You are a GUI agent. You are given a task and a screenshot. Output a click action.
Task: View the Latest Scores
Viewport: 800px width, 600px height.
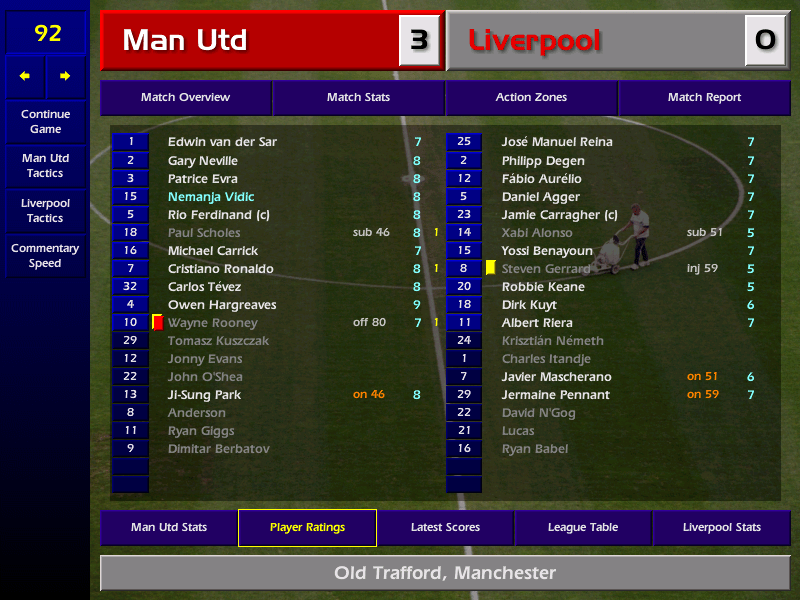(445, 527)
